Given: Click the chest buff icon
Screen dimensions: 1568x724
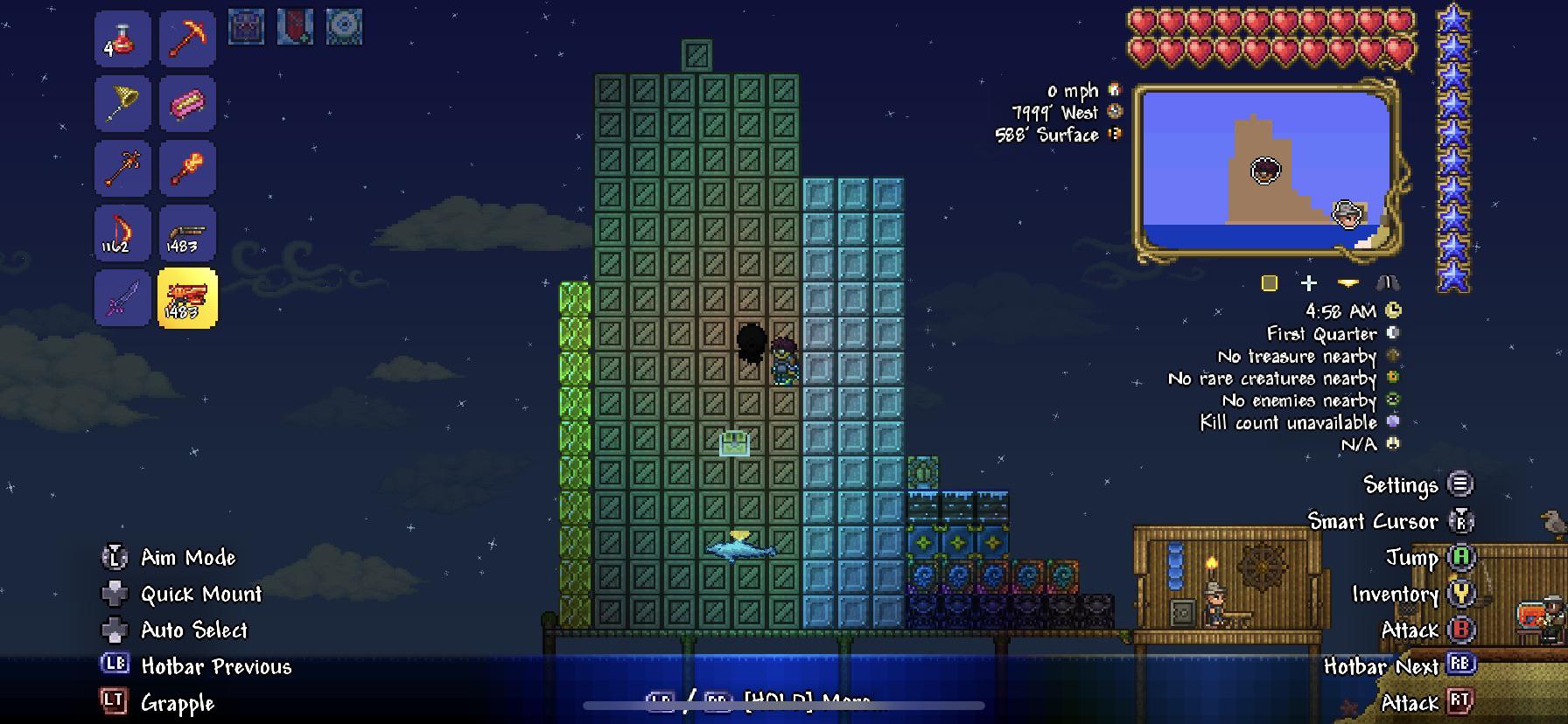Looking at the screenshot, I should [x=246, y=27].
